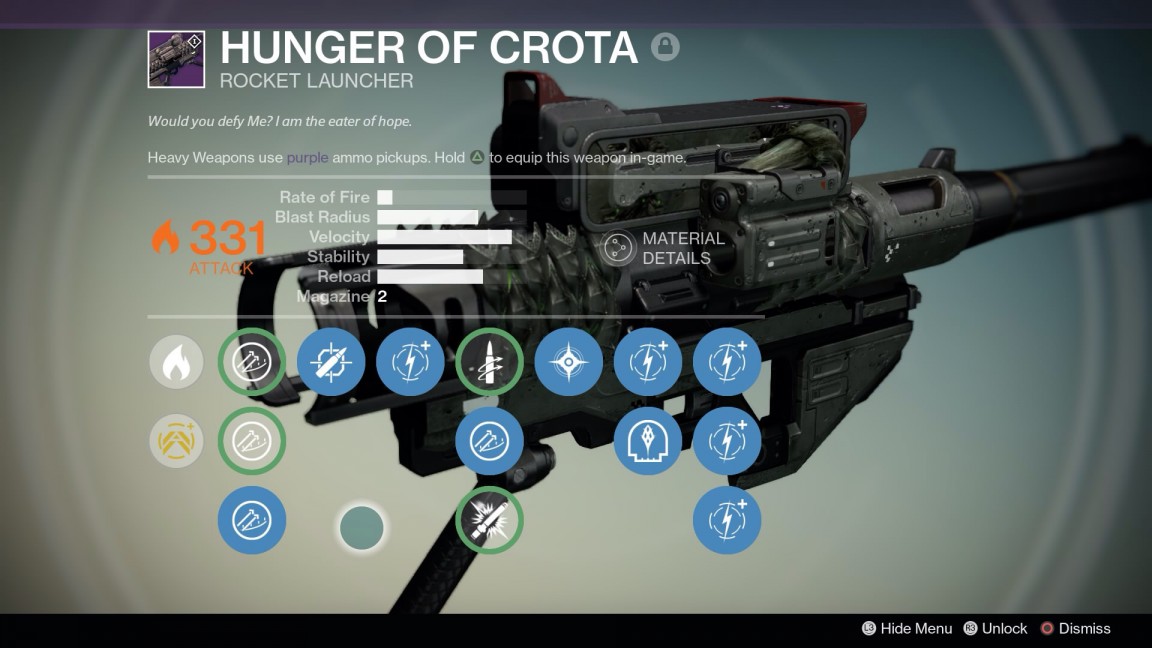Pick the four-point compass star perk

(x=569, y=362)
